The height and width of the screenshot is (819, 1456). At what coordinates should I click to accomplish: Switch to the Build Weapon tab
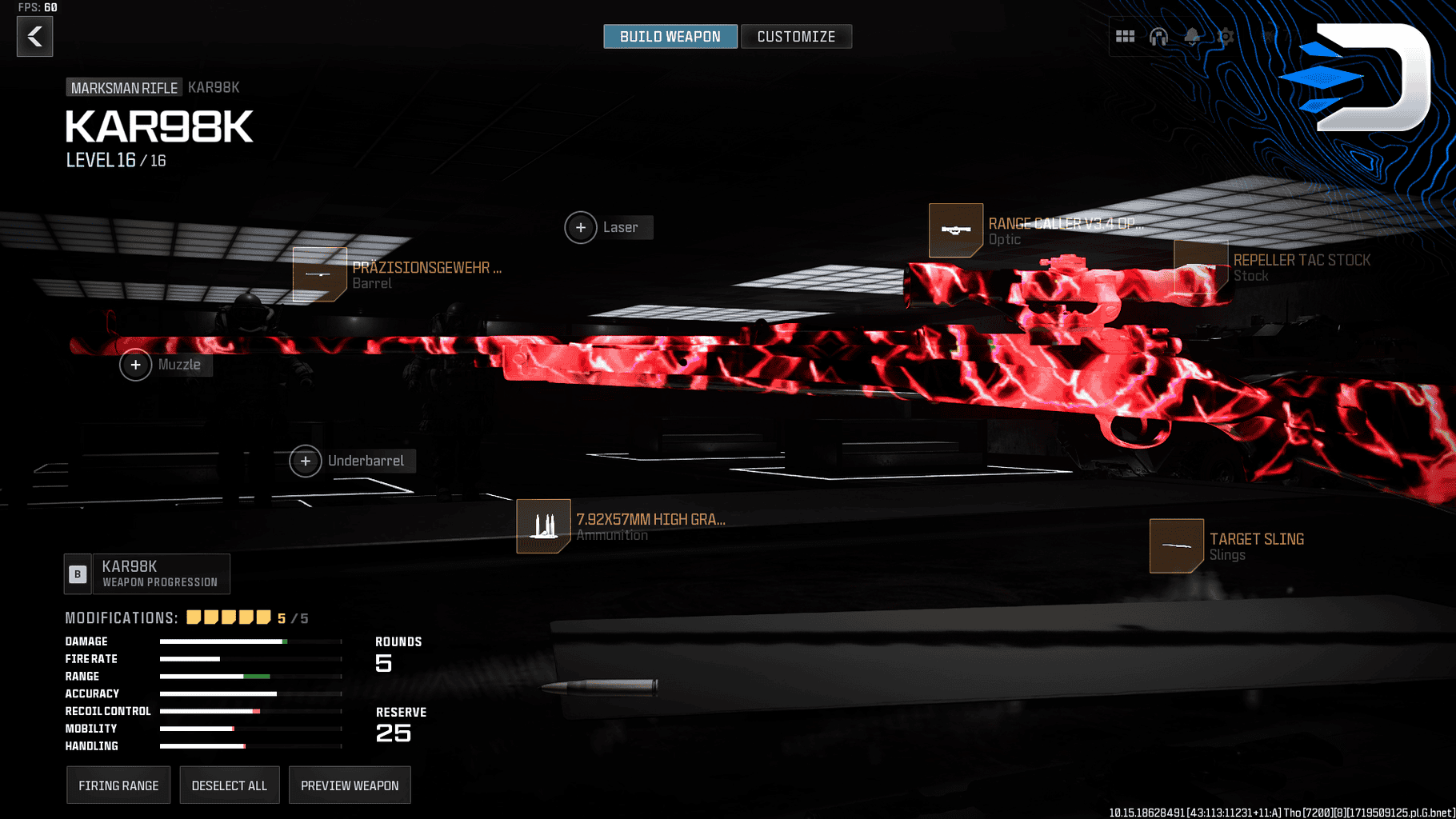[x=670, y=37]
